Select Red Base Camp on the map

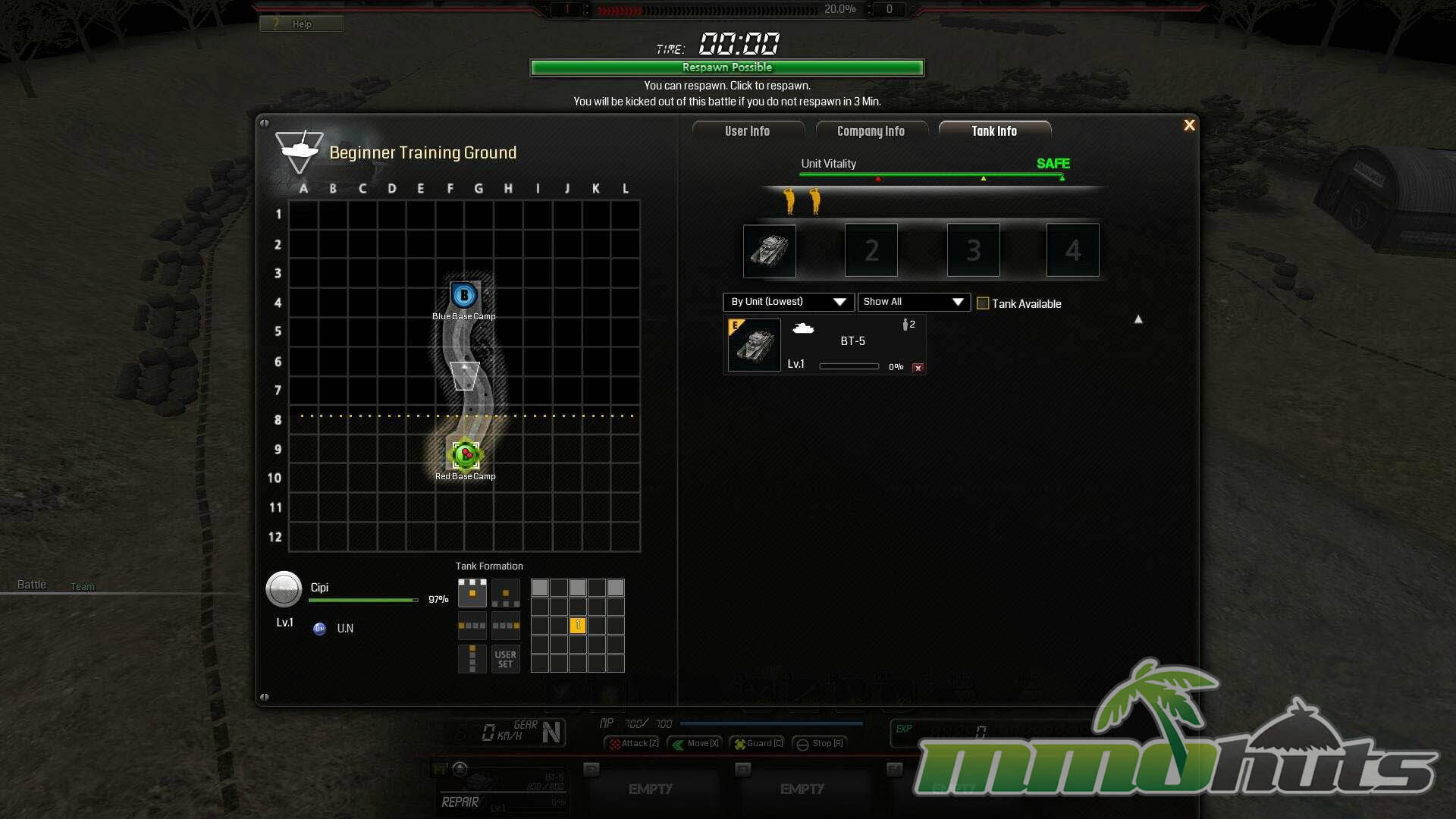465,455
